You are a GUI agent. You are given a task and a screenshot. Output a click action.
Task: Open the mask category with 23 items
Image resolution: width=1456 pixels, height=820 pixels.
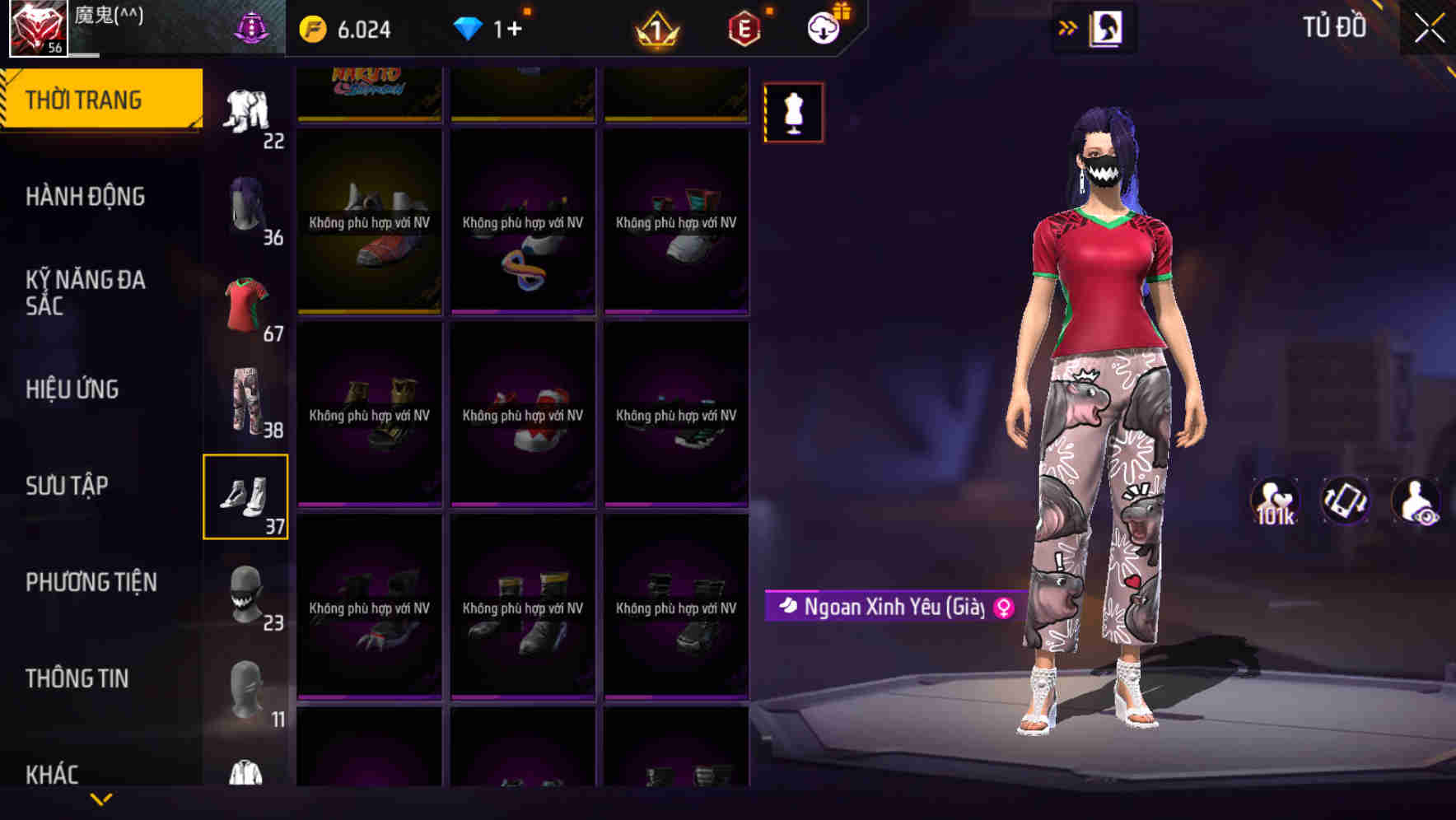[x=245, y=591]
